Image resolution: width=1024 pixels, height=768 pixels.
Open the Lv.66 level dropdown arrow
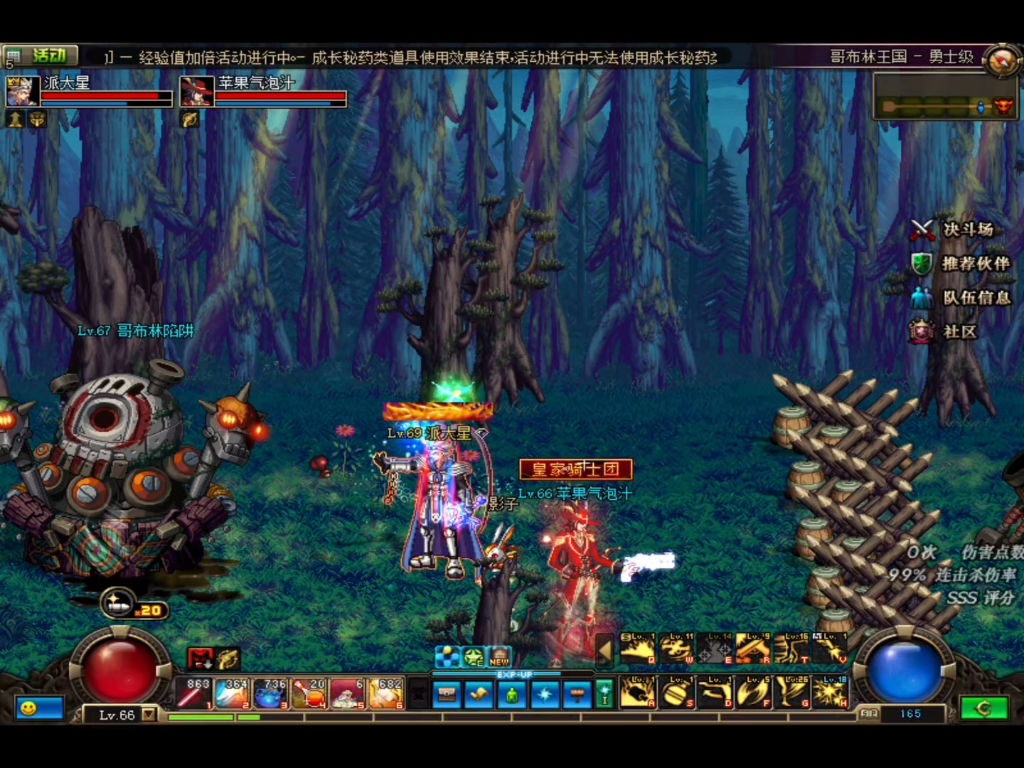149,715
